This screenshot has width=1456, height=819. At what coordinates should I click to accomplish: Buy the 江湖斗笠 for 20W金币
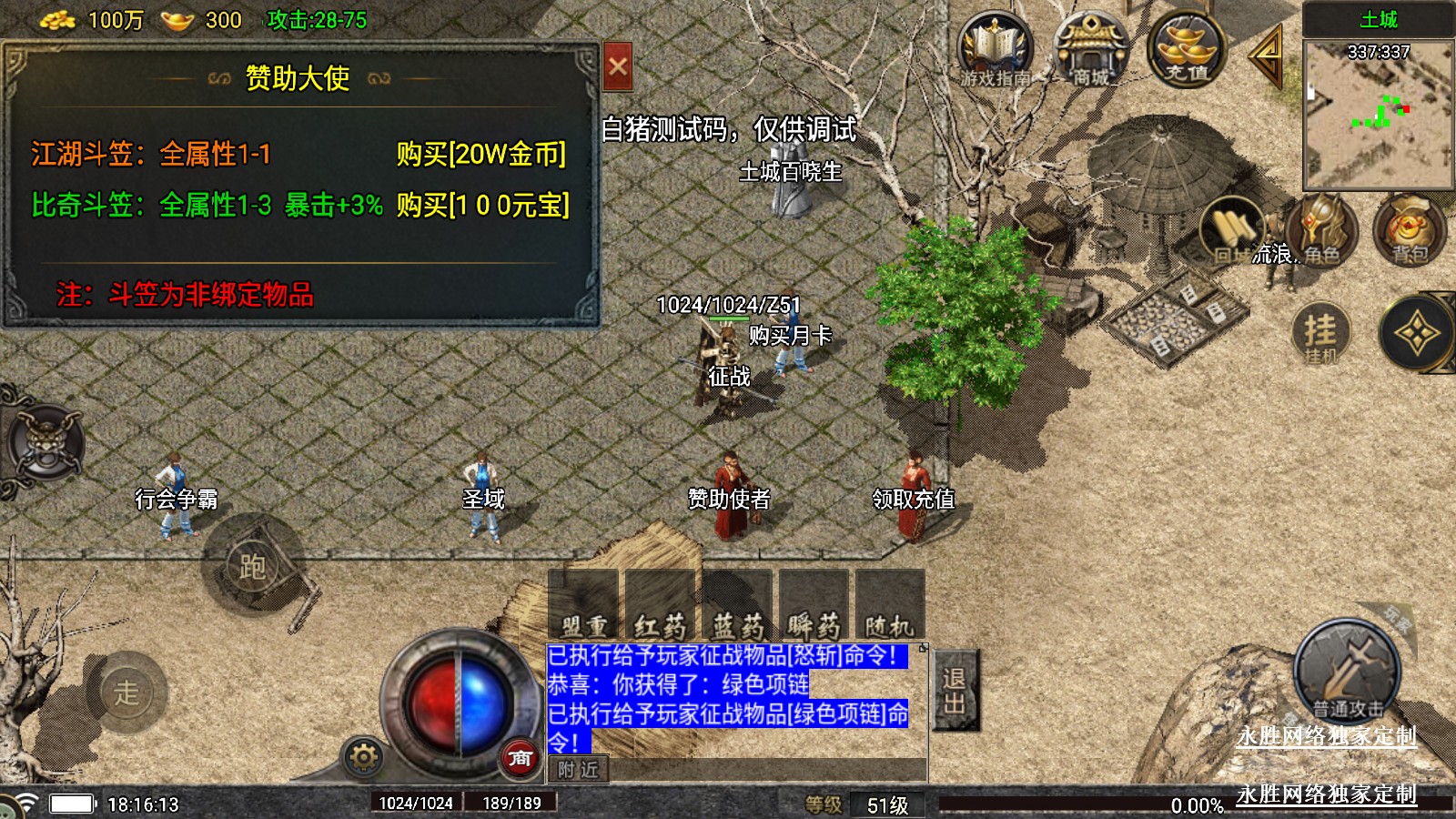(480, 154)
